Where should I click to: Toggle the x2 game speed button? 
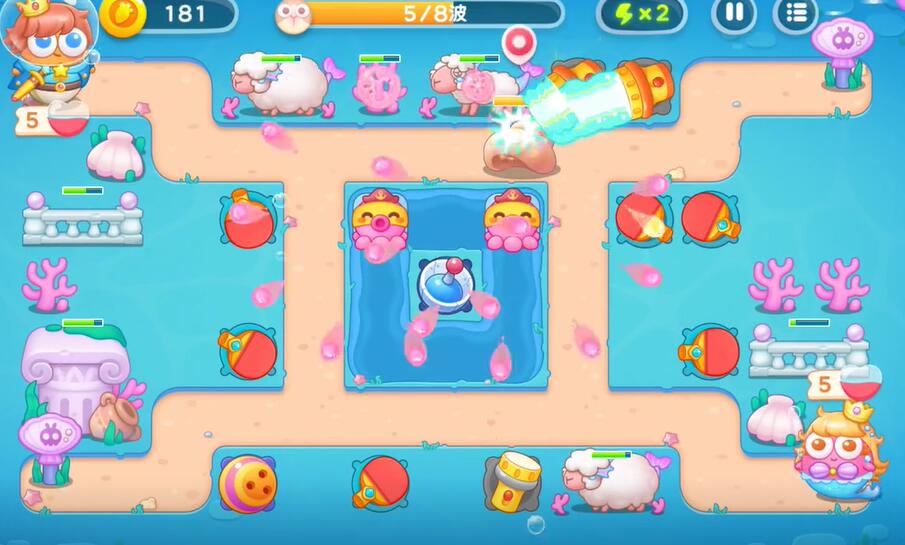(641, 14)
